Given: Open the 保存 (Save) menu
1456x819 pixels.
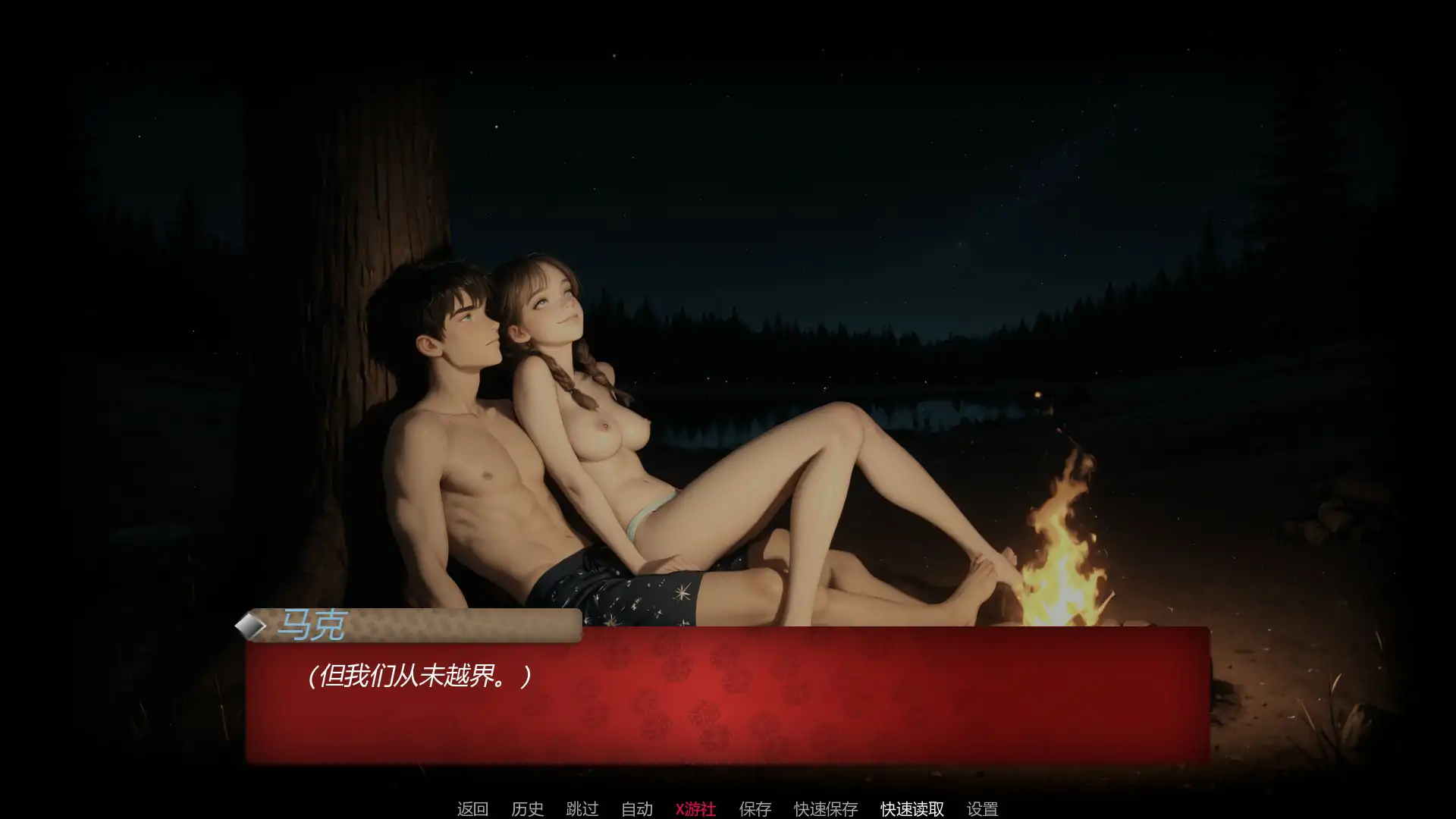Looking at the screenshot, I should 755,809.
